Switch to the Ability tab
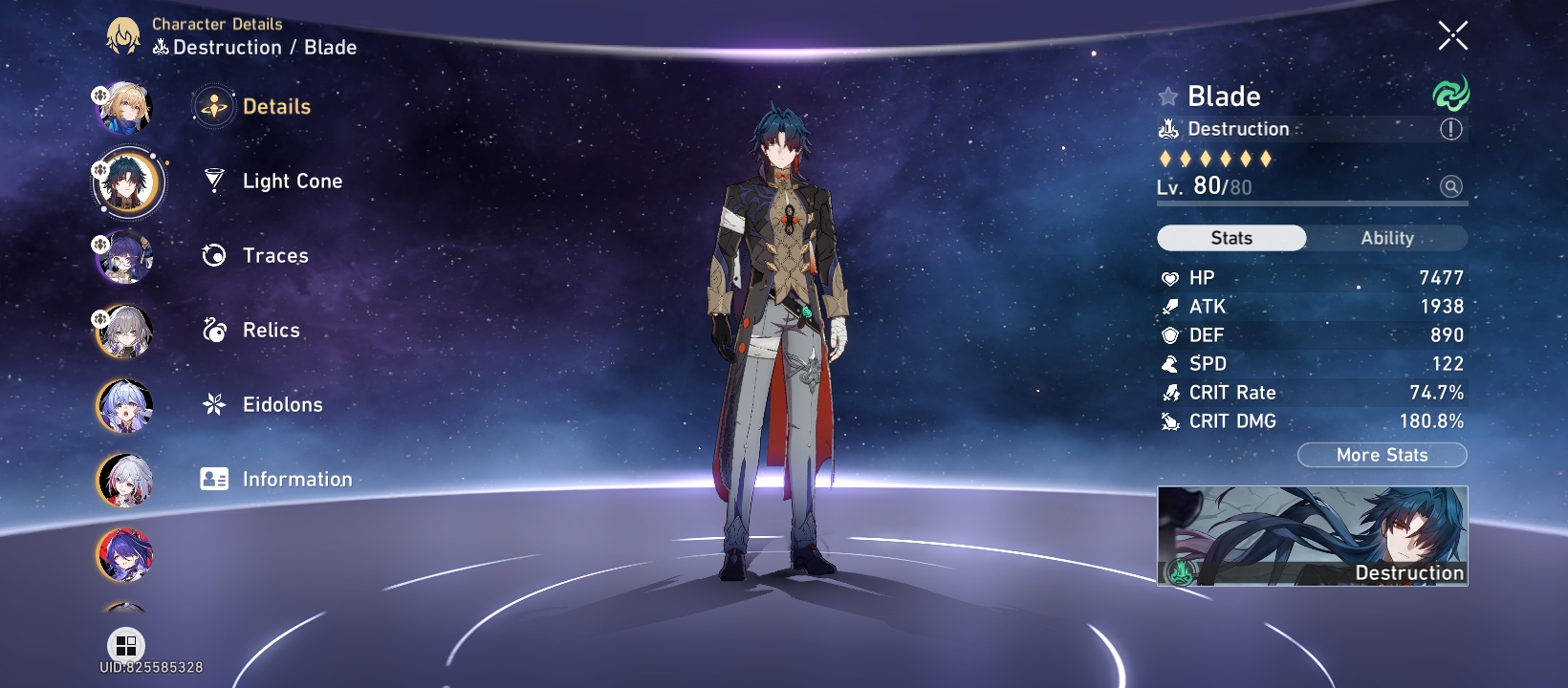Viewport: 1568px width, 688px height. (x=1387, y=238)
